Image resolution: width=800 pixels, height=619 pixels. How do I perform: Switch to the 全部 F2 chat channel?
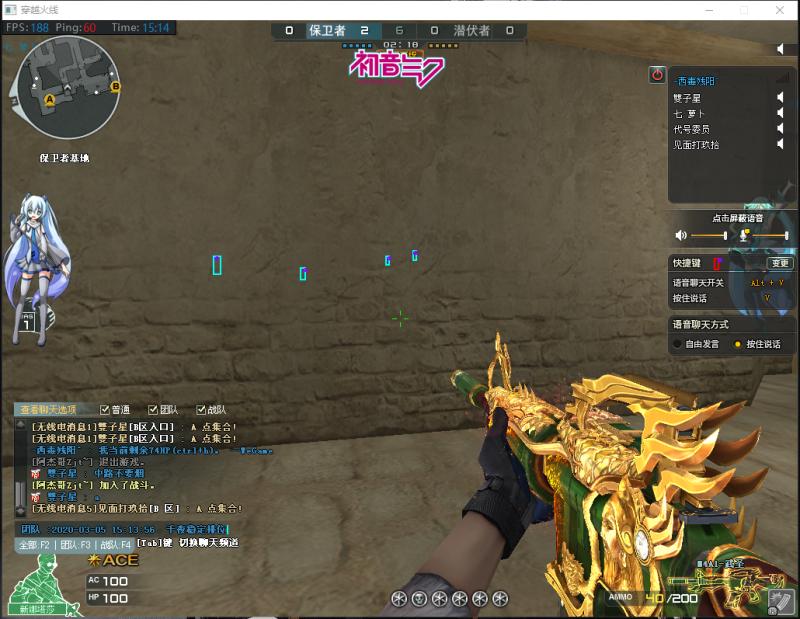point(34,545)
